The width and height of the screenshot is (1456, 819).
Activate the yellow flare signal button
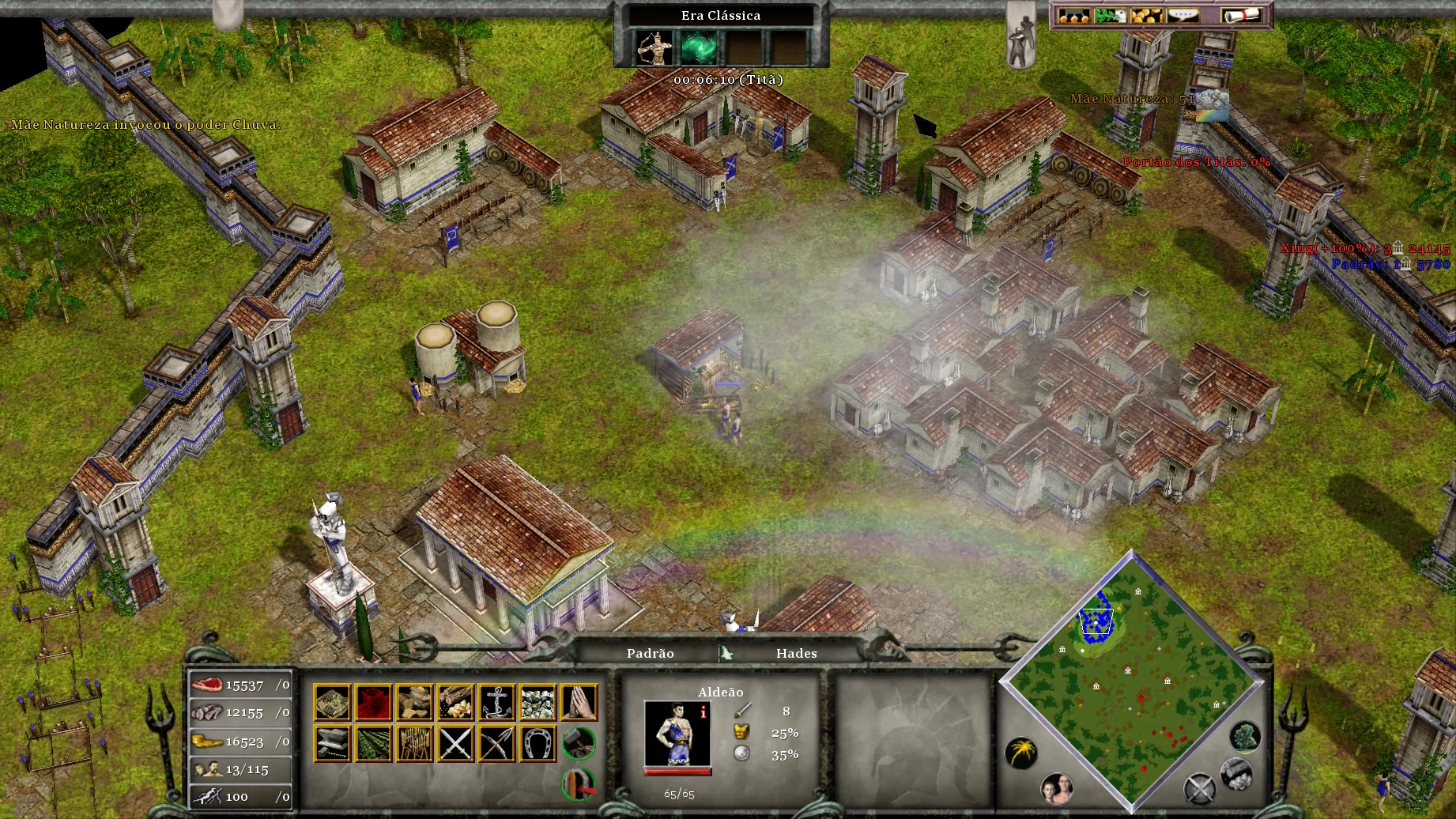(x=1020, y=752)
